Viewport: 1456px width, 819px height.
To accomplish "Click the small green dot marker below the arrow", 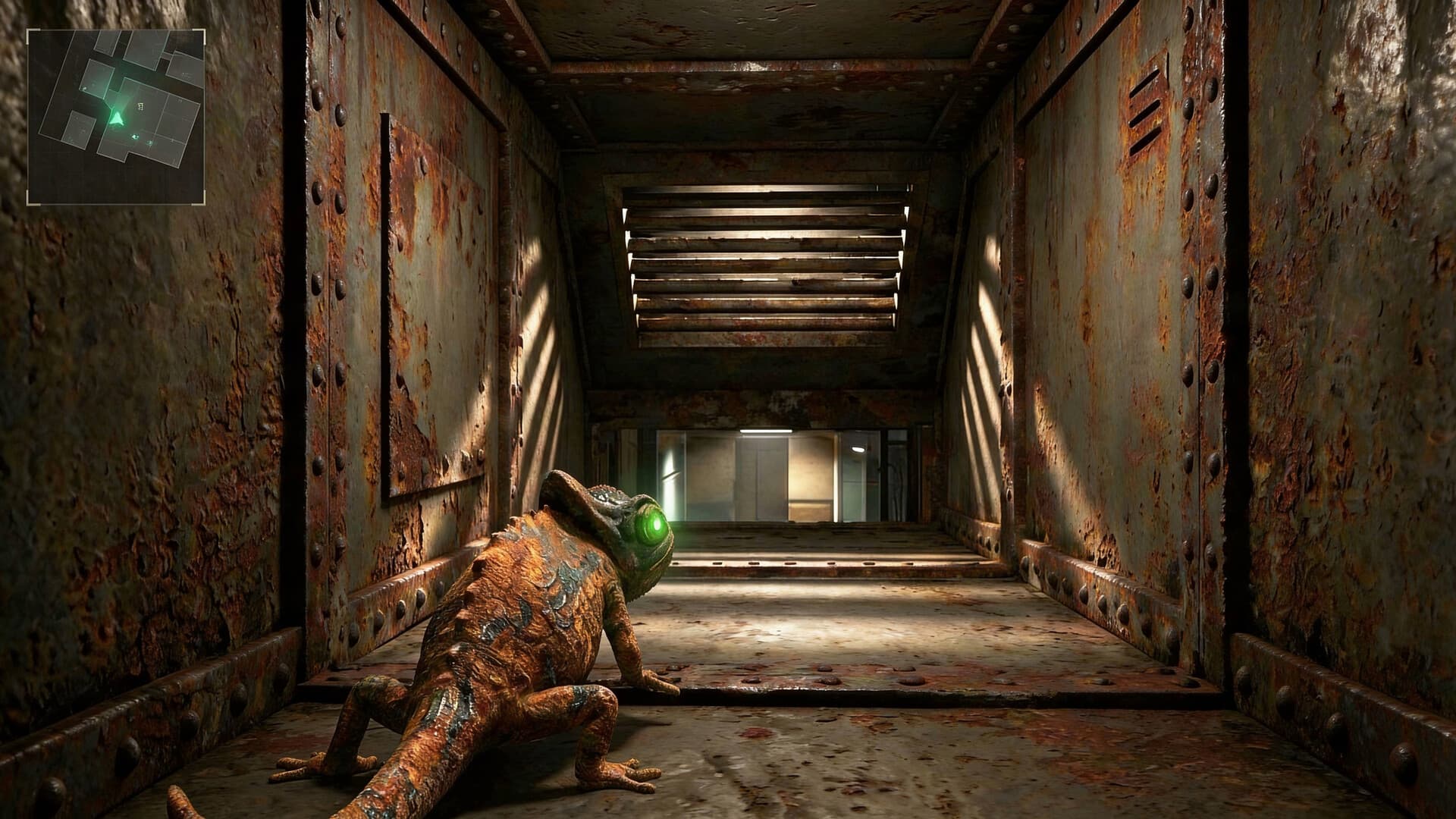I will coord(134,136).
